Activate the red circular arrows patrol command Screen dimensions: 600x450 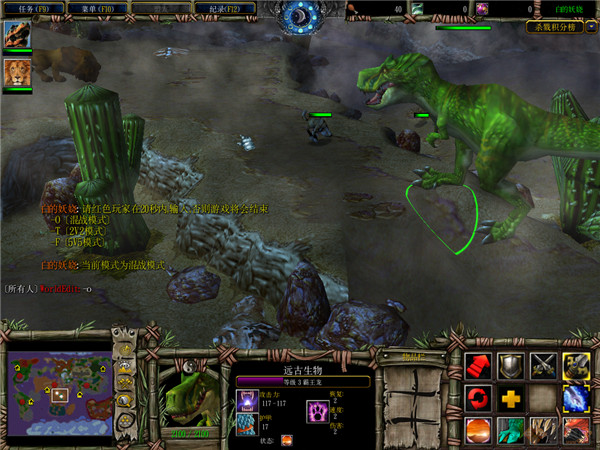(478, 398)
